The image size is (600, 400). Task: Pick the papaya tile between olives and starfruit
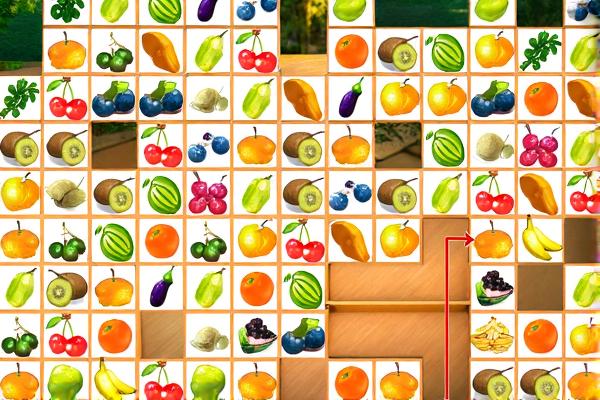[x=161, y=51]
